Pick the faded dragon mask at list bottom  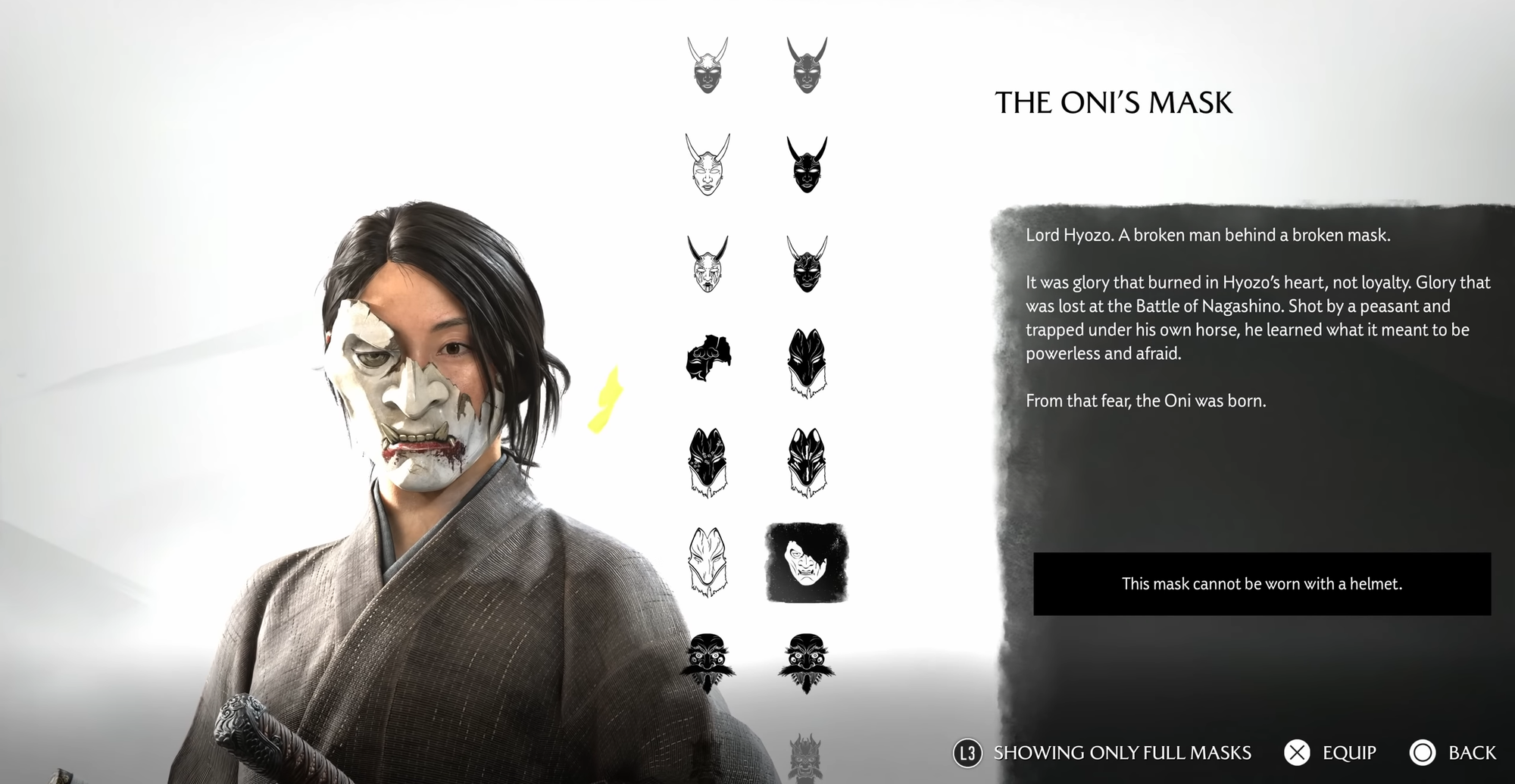805,757
